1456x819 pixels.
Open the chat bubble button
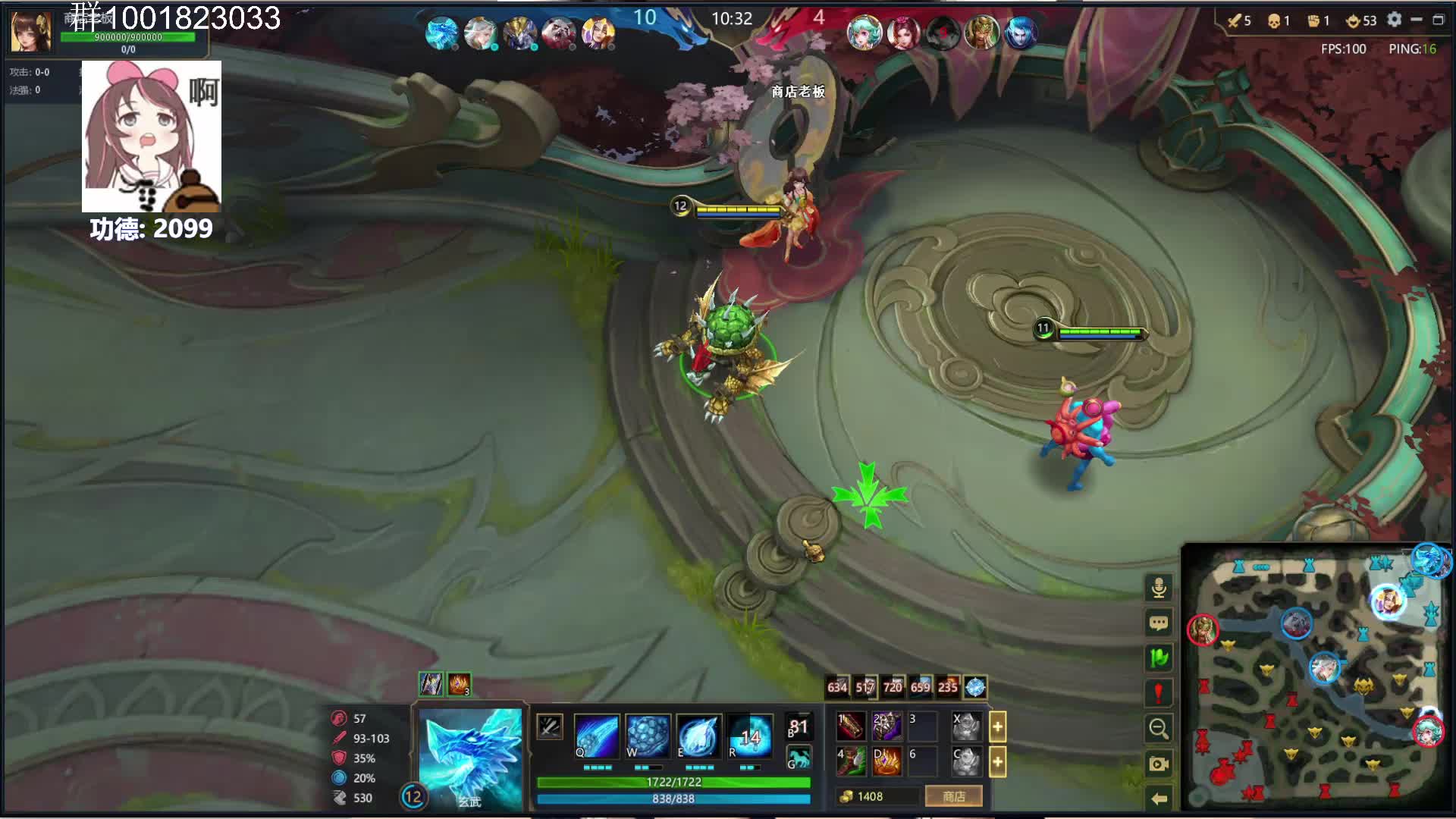pyautogui.click(x=1159, y=623)
